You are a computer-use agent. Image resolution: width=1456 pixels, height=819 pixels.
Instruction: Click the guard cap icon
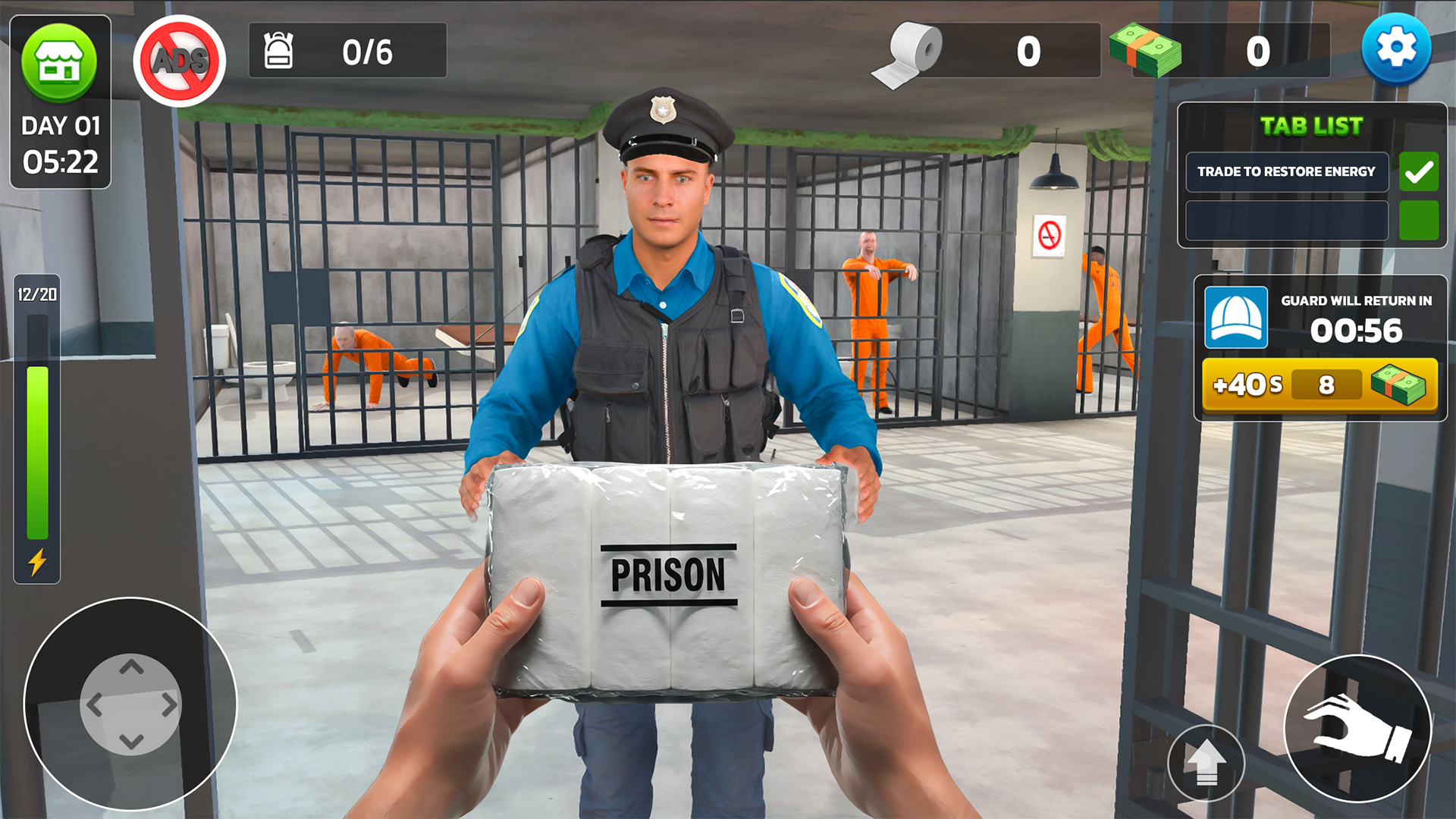click(1236, 318)
